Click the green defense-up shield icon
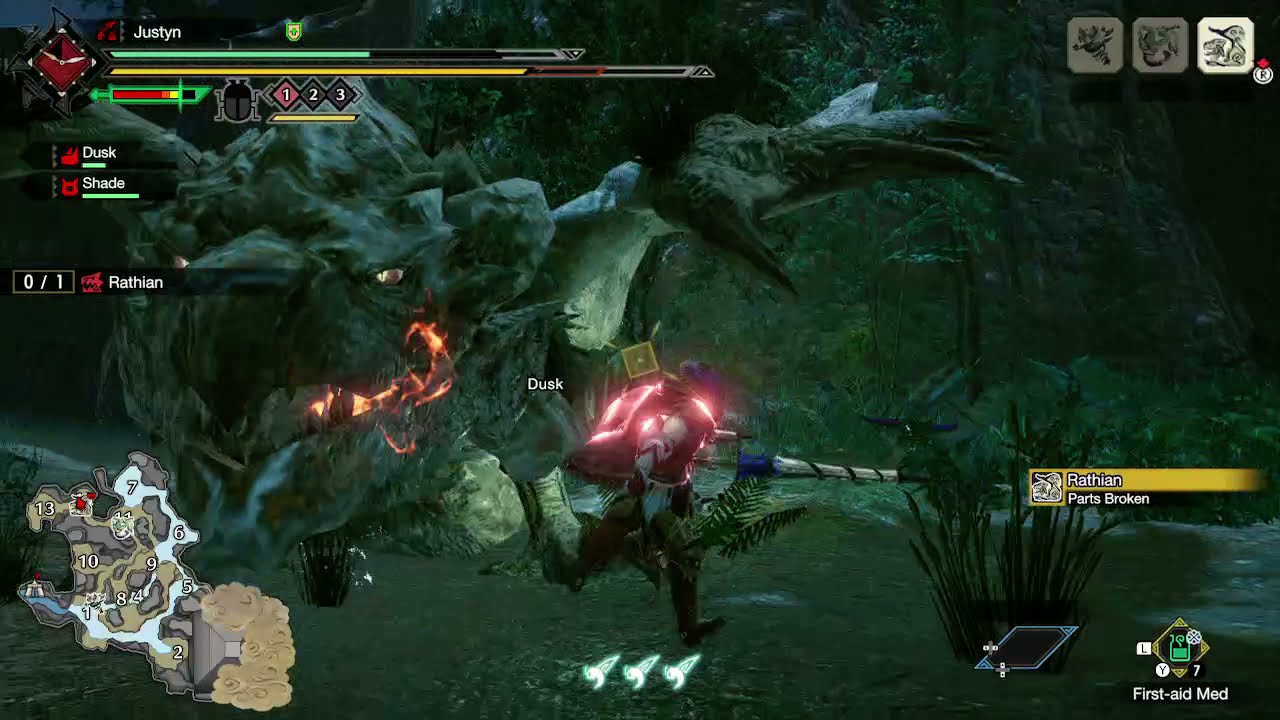 click(x=293, y=32)
